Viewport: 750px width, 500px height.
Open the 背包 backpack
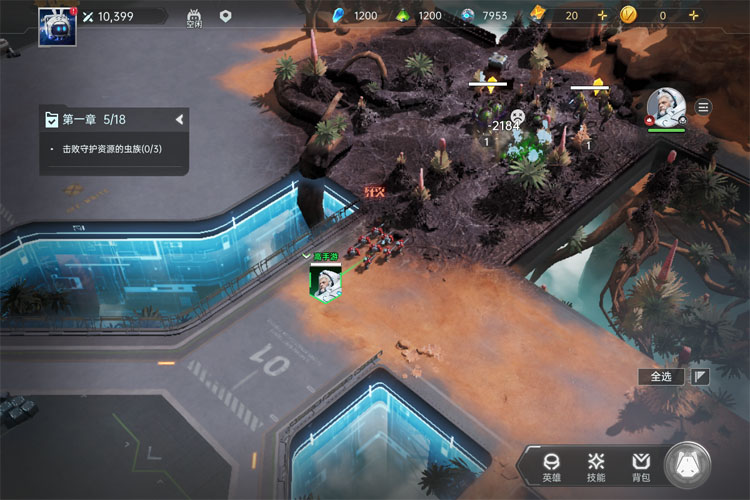[x=640, y=466]
